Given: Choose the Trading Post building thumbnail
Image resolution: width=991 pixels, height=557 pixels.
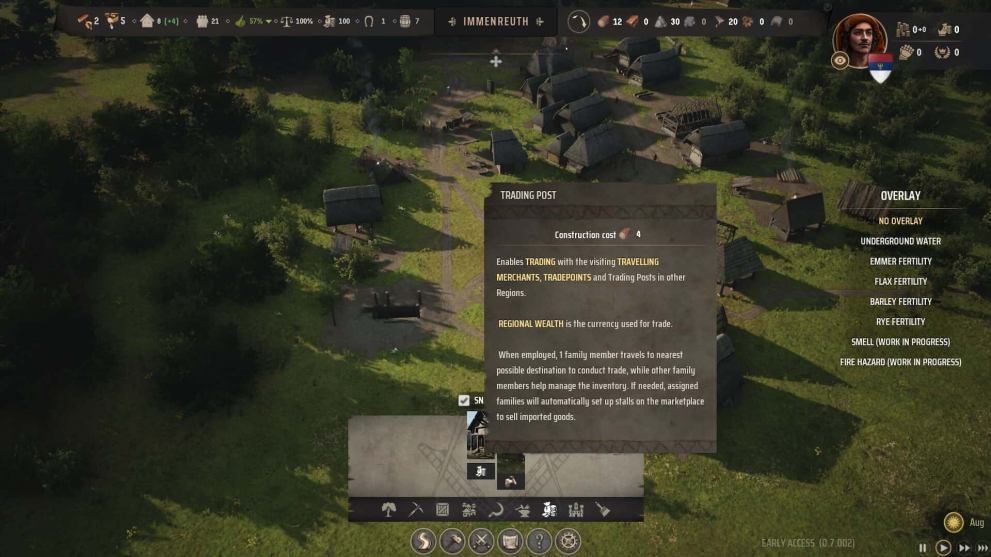Looking at the screenshot, I should (480, 433).
